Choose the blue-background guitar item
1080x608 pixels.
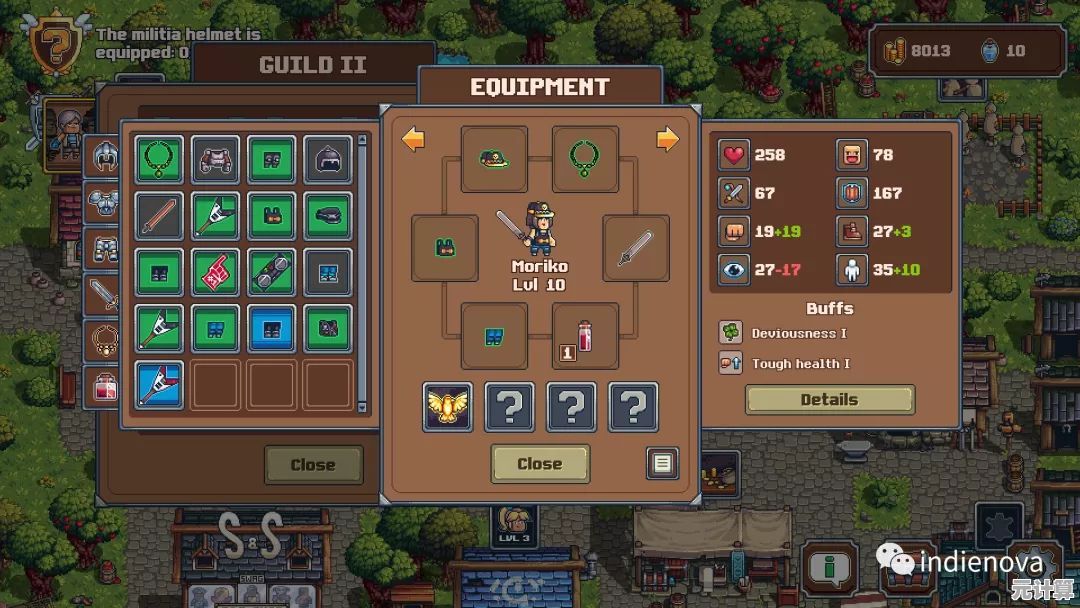(x=159, y=384)
